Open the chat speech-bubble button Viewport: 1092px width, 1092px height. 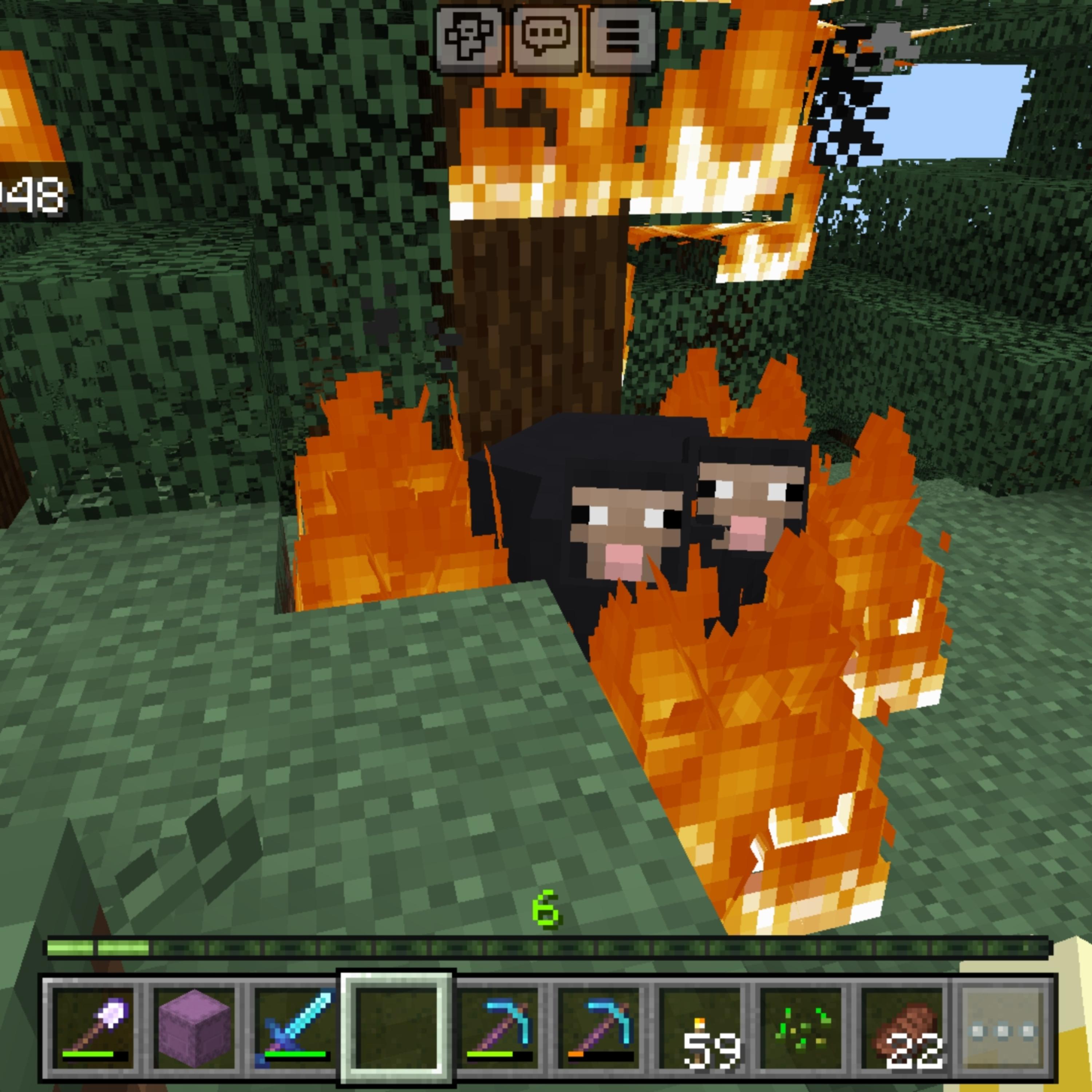545,40
